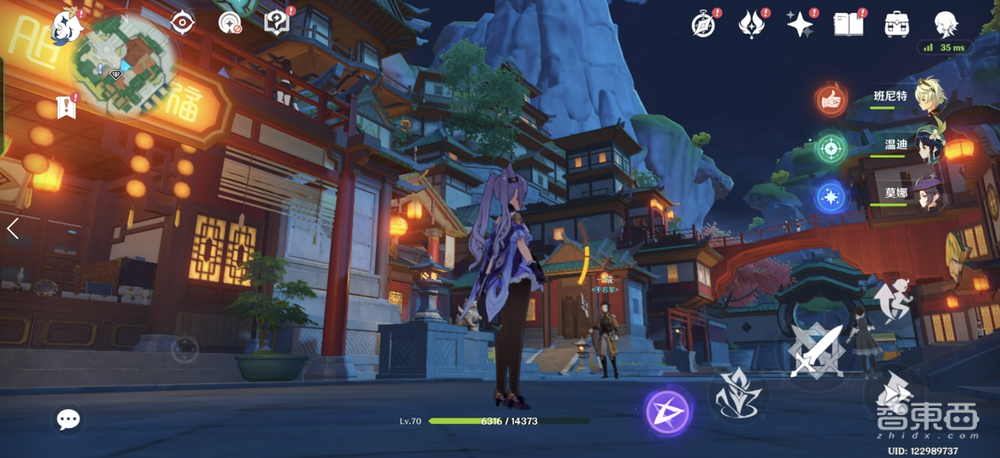Open the Paimon main menu
The width and height of the screenshot is (1000, 458).
coord(66,24)
